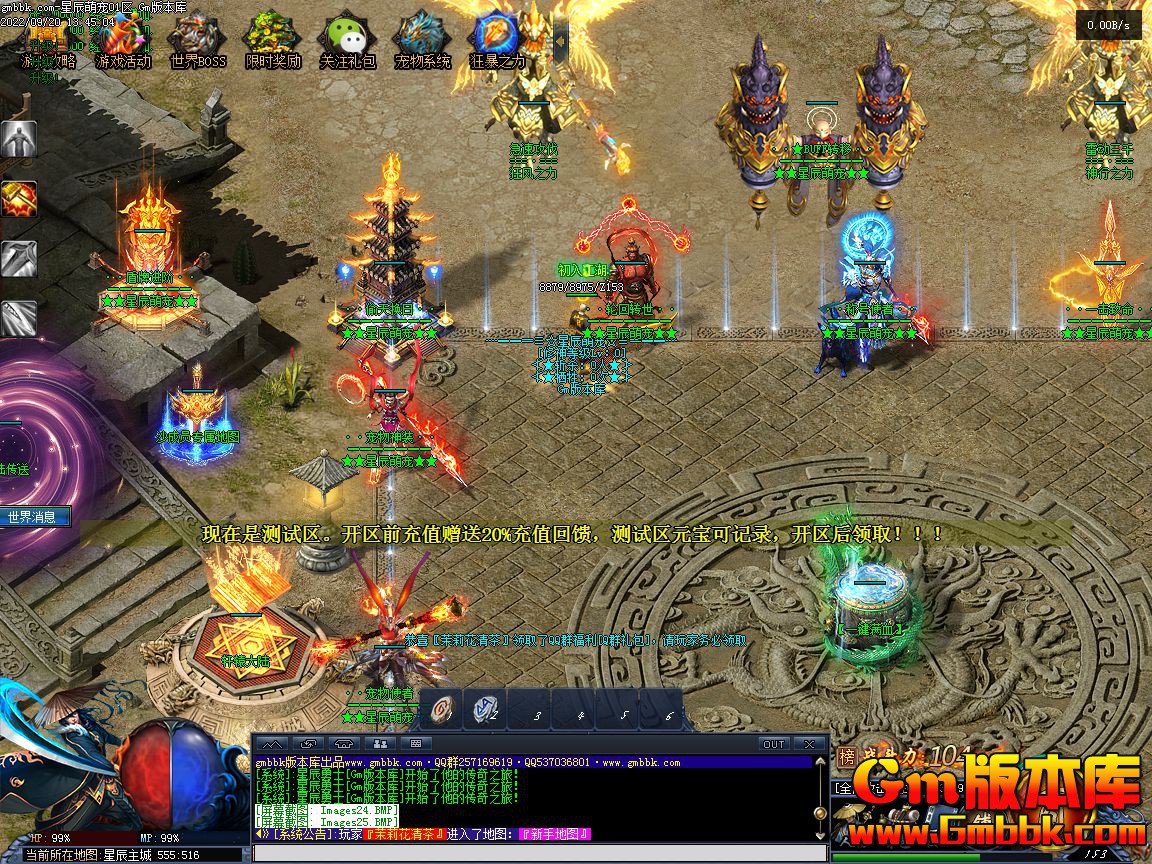Focus the chat text input field
Viewport: 1152px width, 864px height.
coord(540,853)
